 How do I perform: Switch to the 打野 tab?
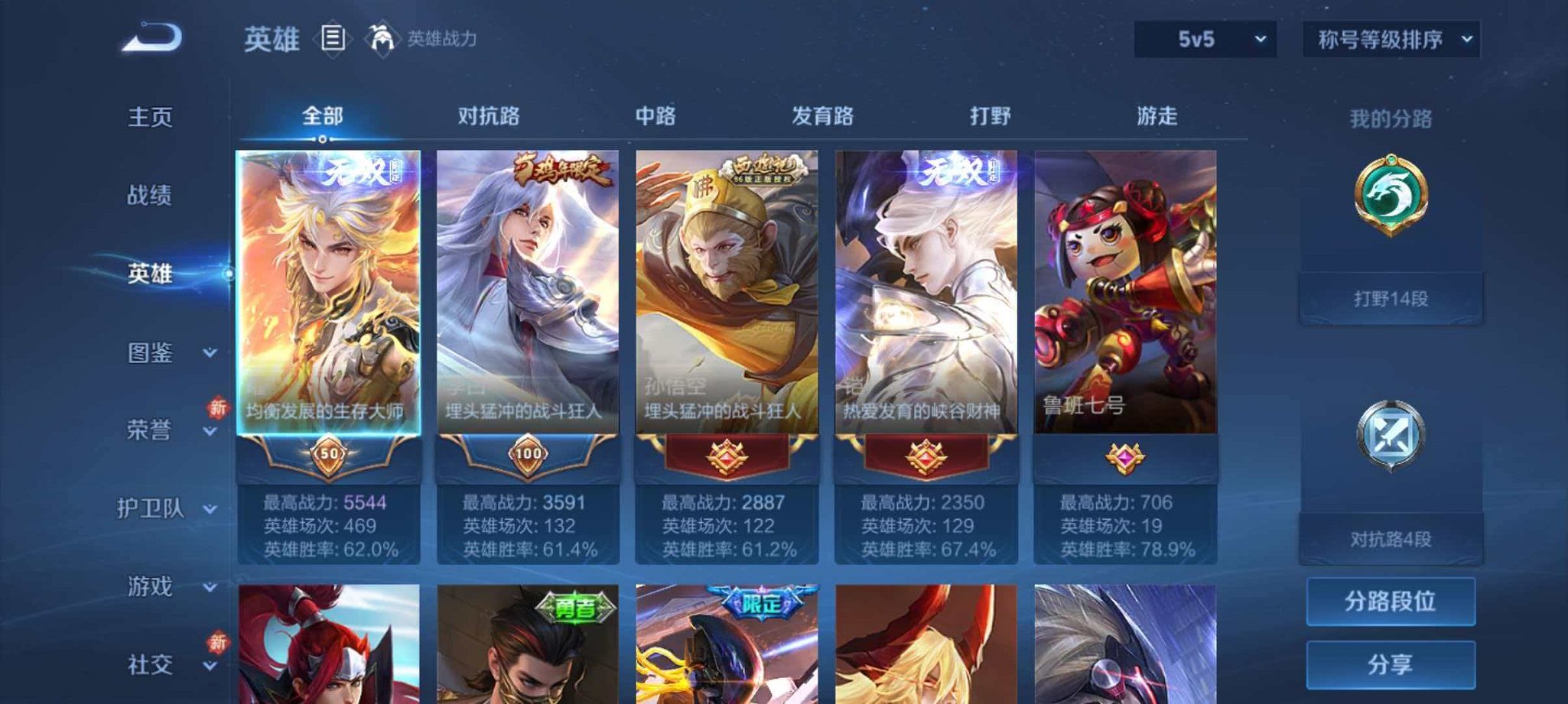pyautogui.click(x=990, y=116)
